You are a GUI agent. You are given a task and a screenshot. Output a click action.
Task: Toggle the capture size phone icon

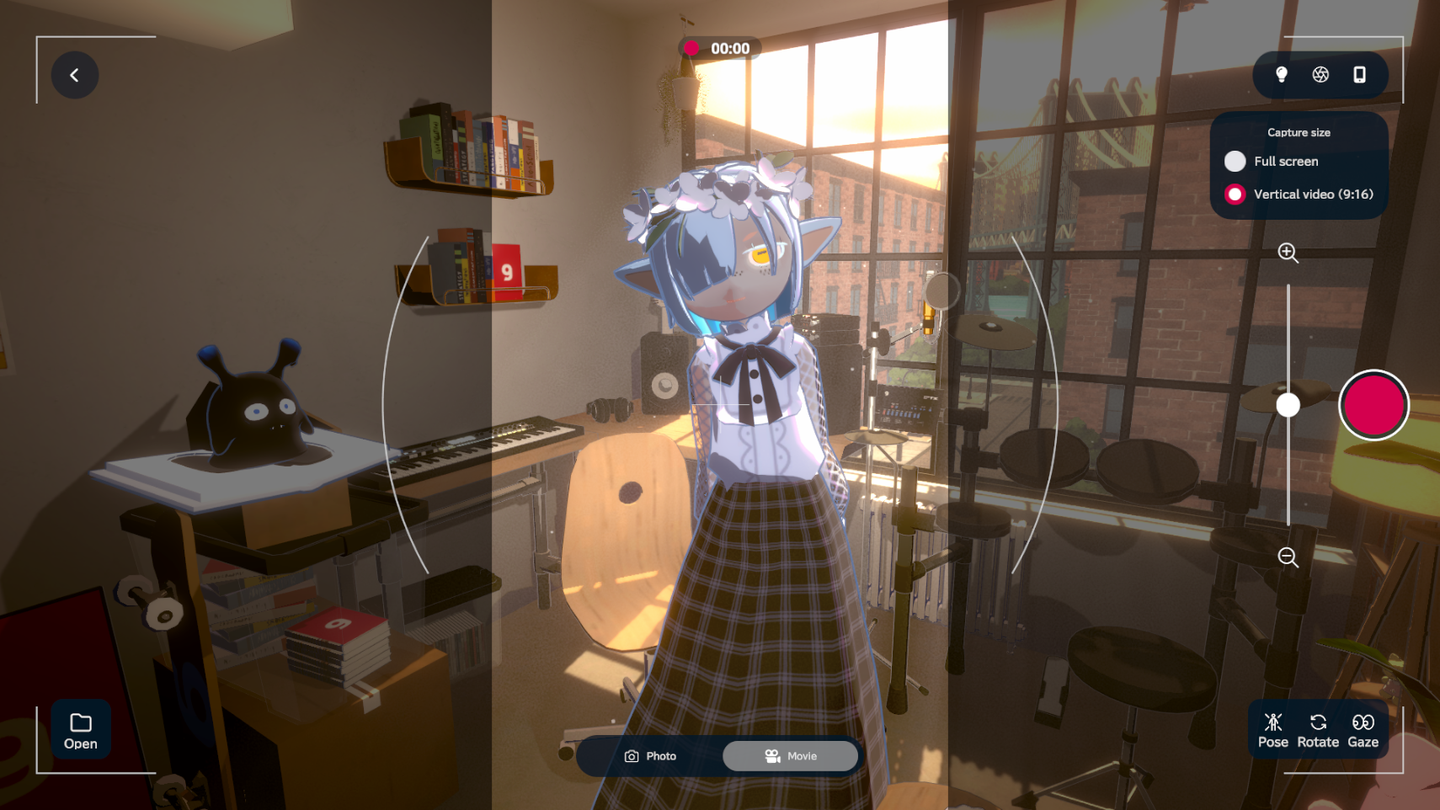[1359, 75]
